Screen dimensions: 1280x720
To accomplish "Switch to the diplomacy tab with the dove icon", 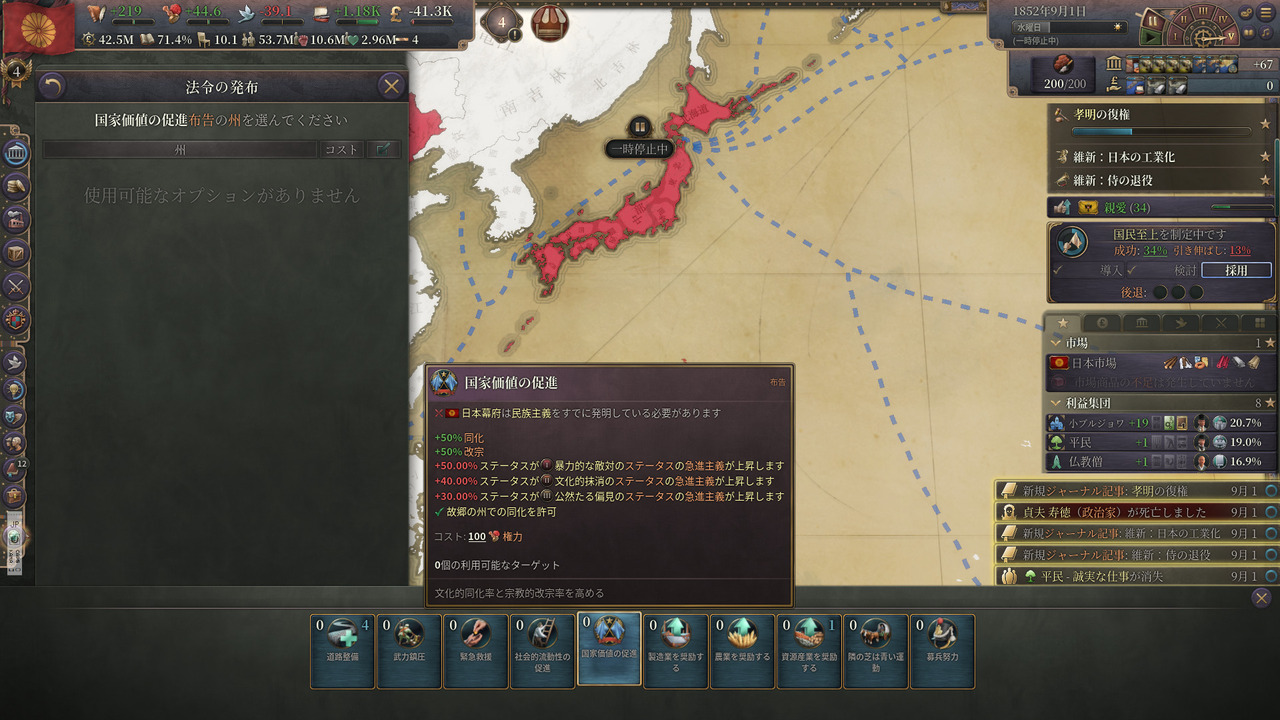I will pyautogui.click(x=1183, y=323).
